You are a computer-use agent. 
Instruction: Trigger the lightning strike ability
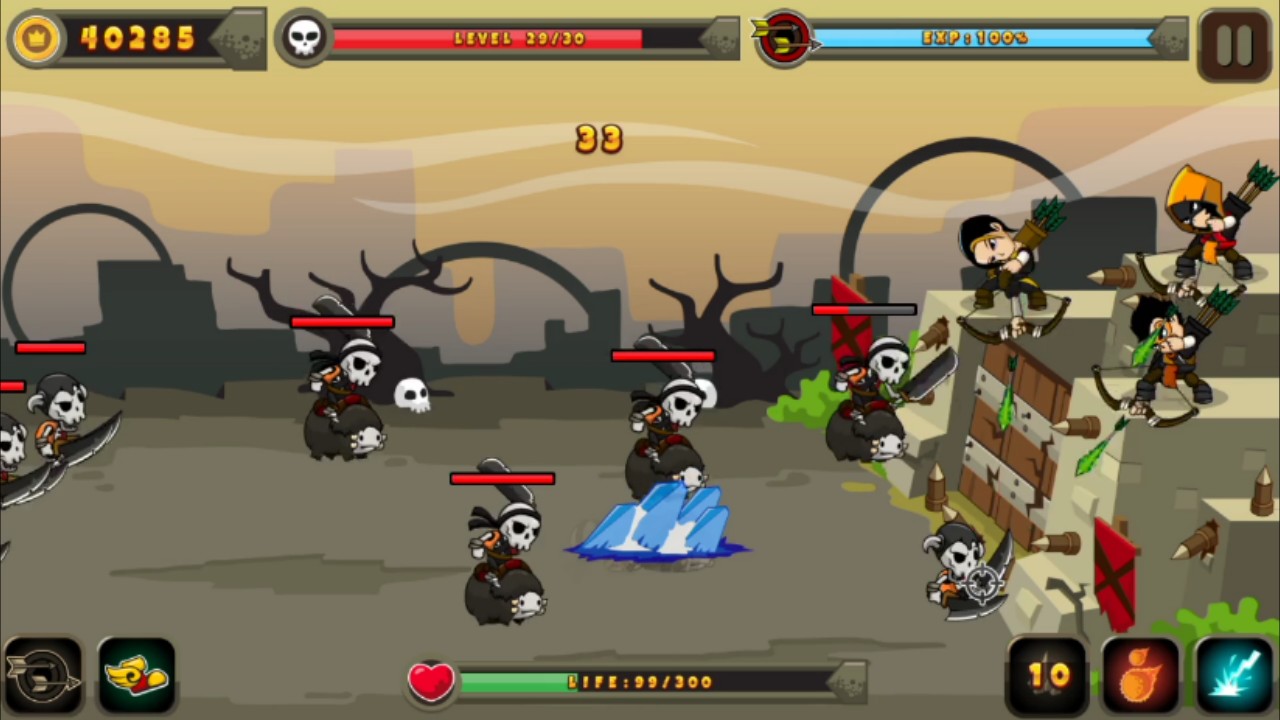[1234, 677]
